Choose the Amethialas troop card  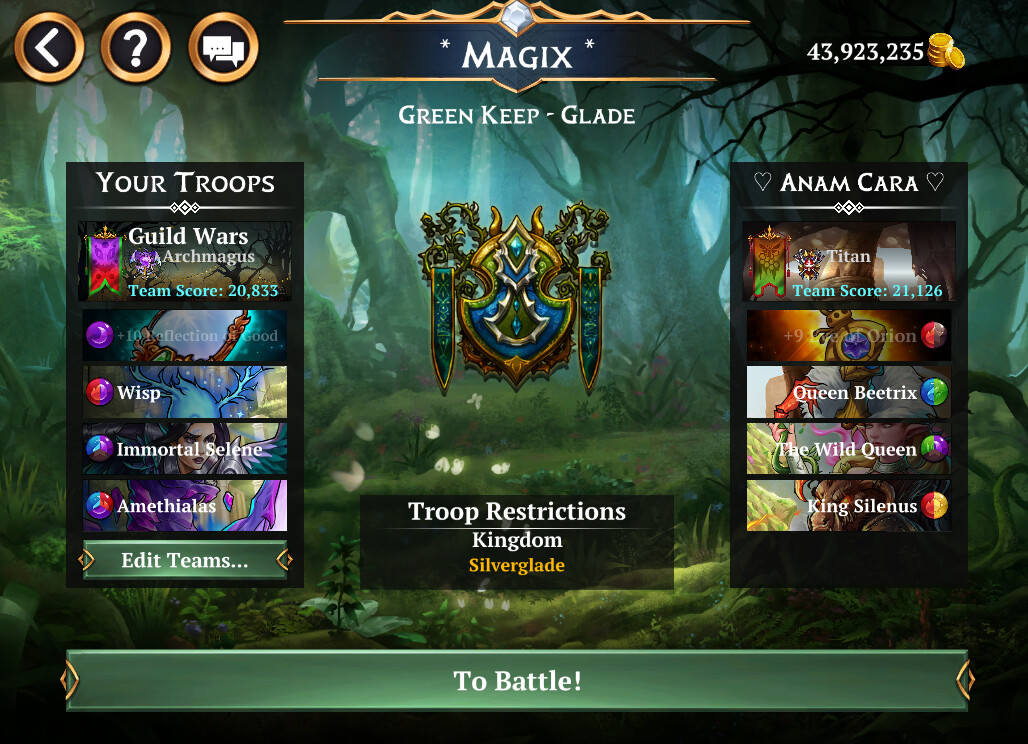coord(185,506)
